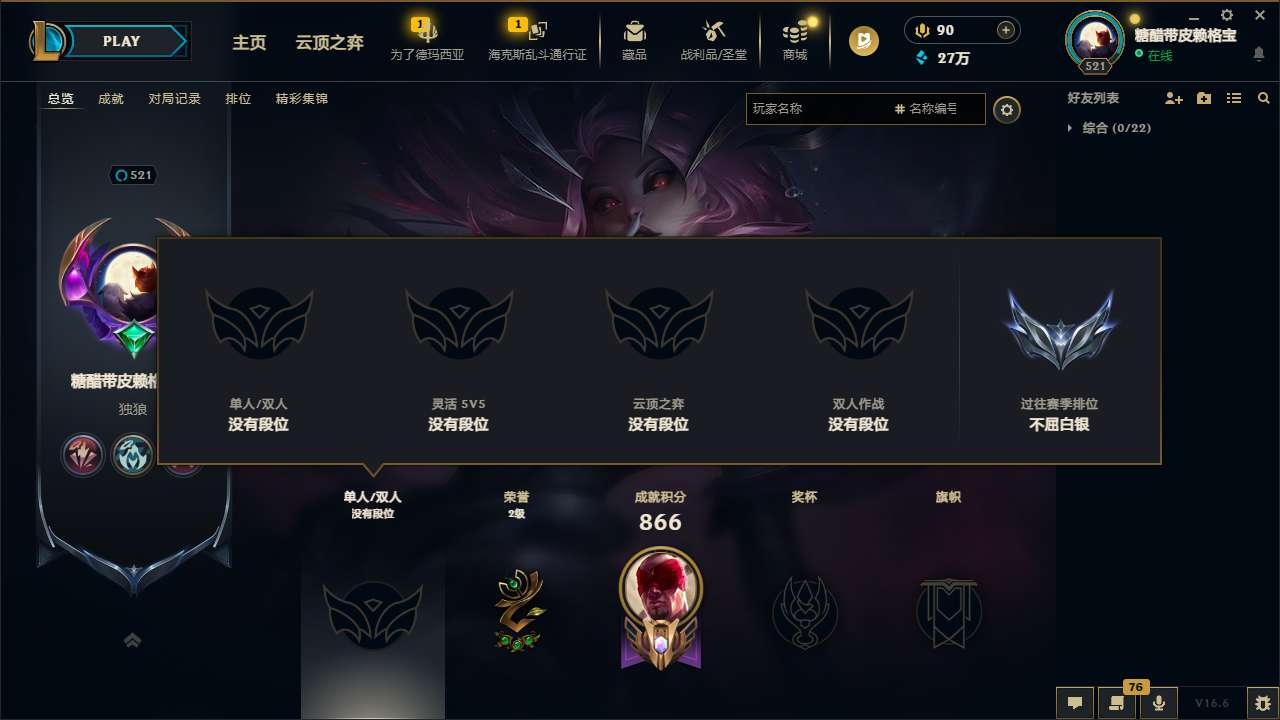Viewport: 1280px width, 720px height.
Task: Open the 藏品 collection page
Action: [634, 40]
